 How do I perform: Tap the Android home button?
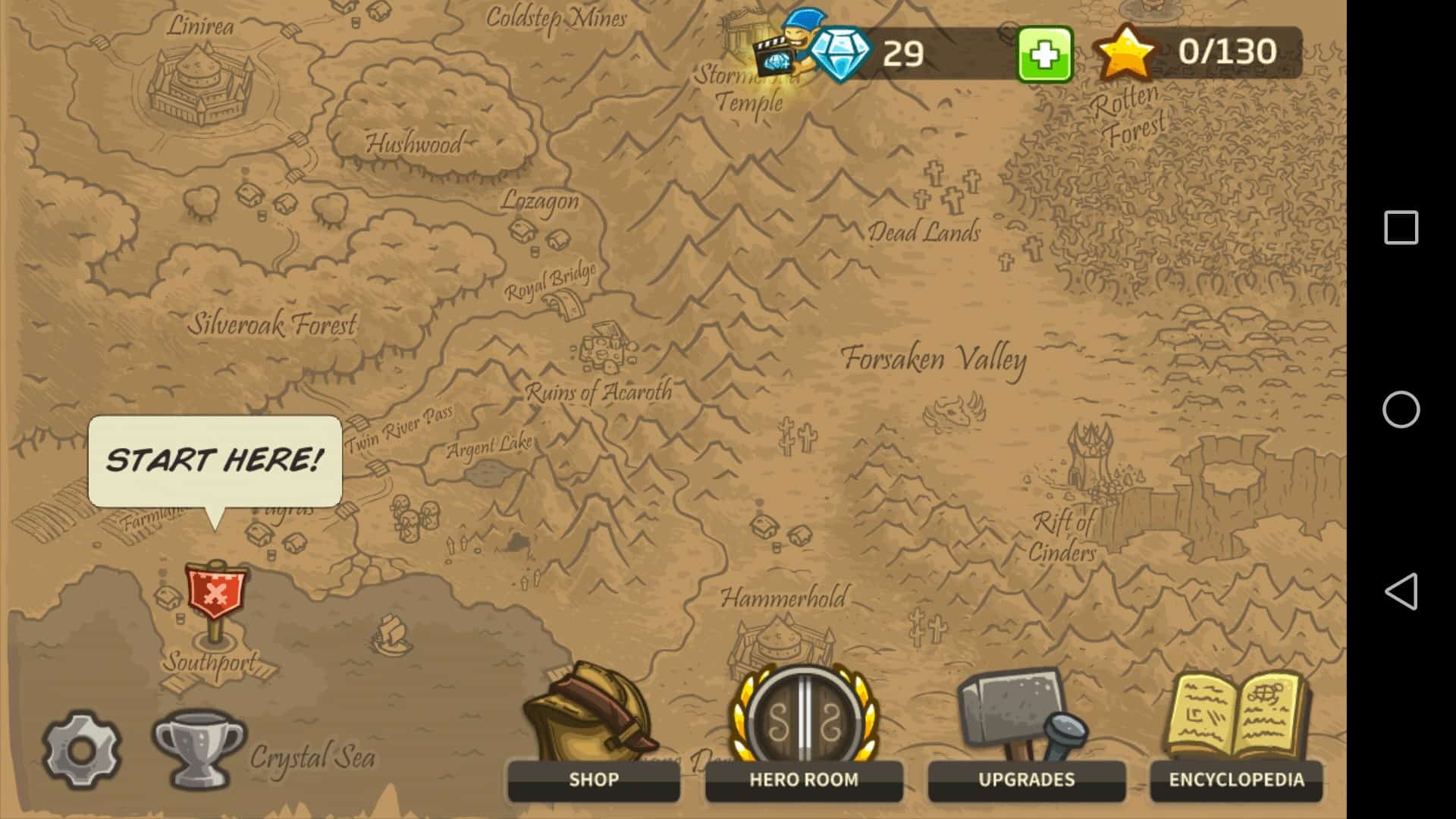1401,409
